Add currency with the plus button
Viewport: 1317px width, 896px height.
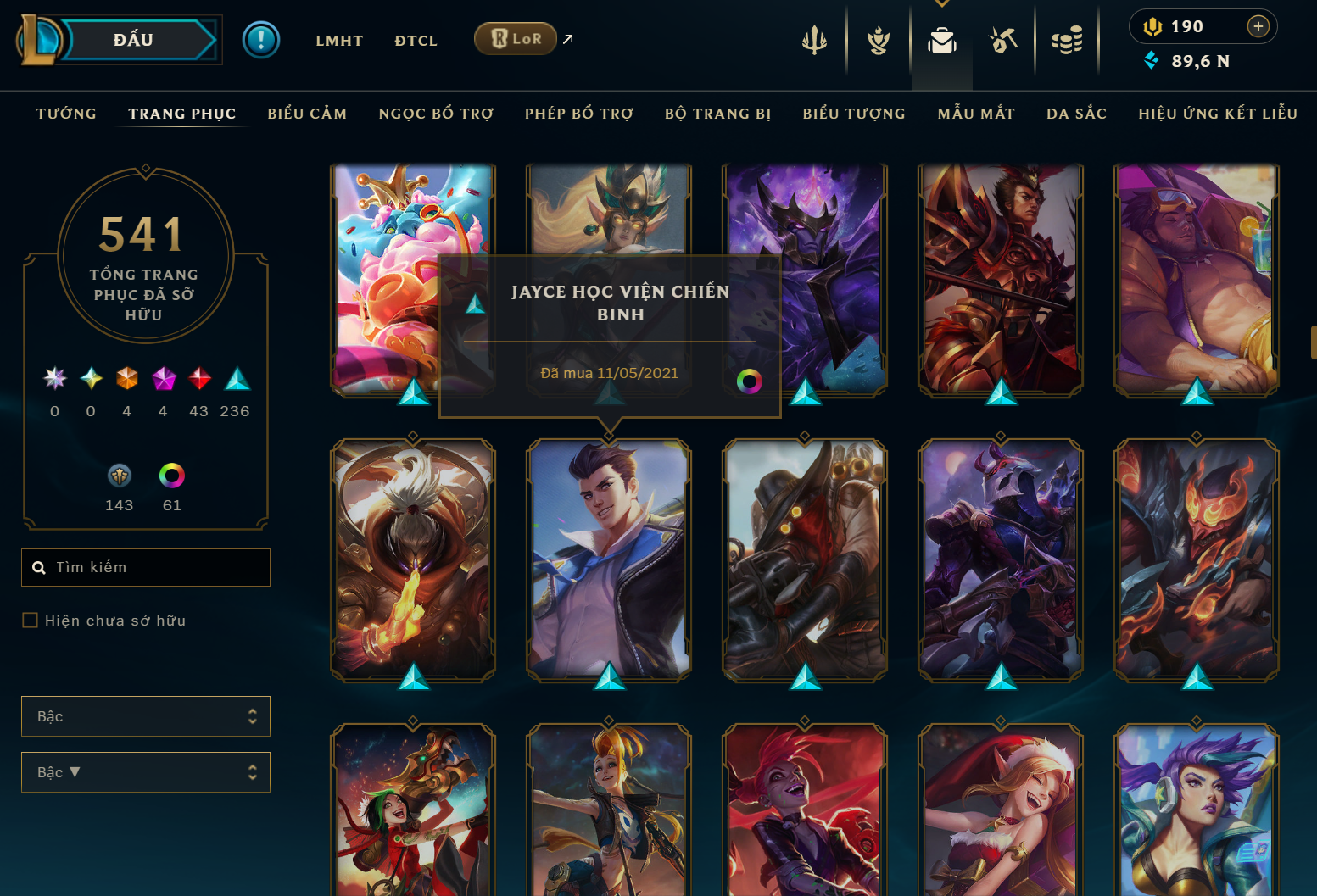(x=1258, y=27)
